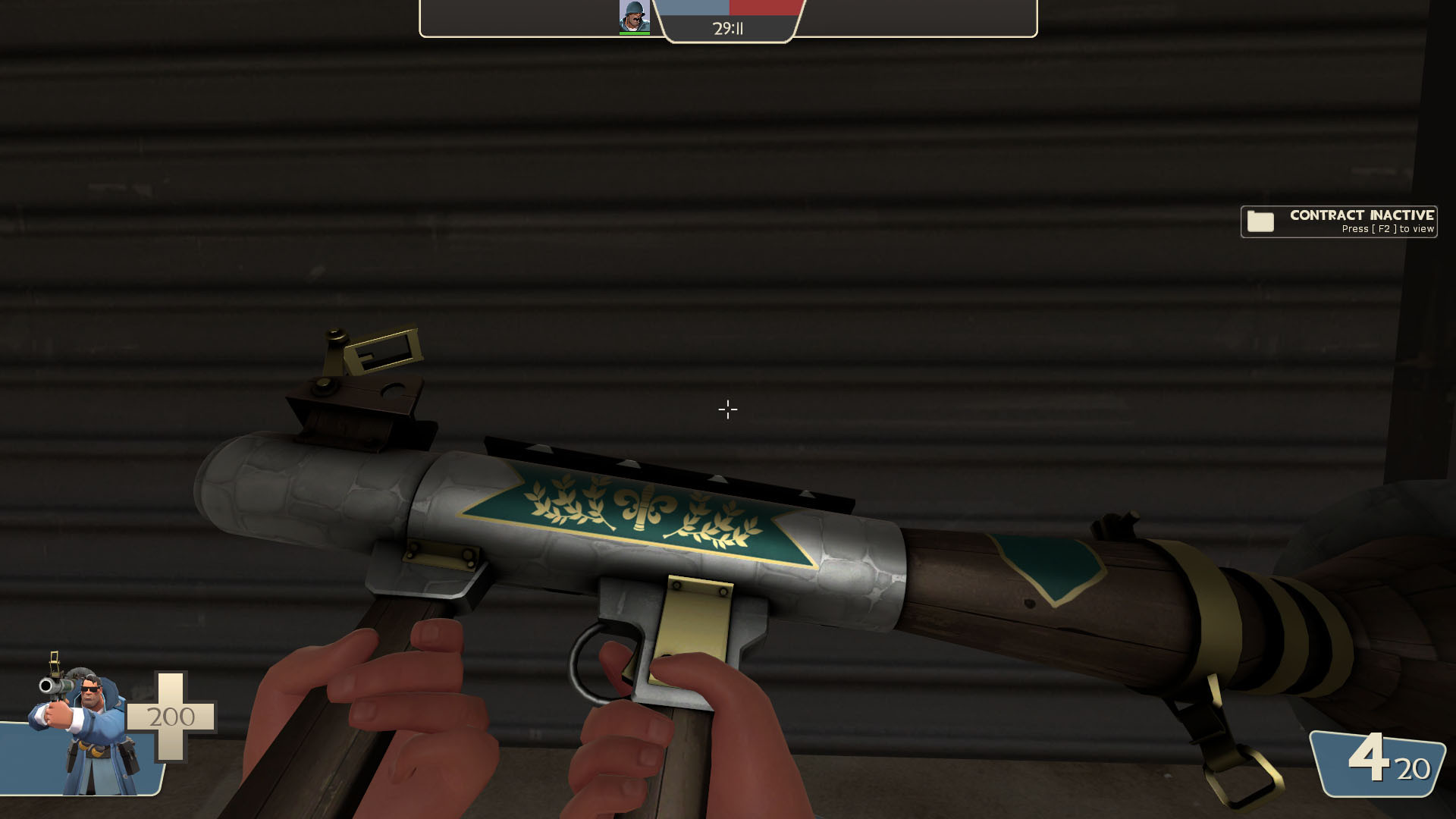
Task: Expand the Contract panel via its header
Action: (x=1361, y=215)
